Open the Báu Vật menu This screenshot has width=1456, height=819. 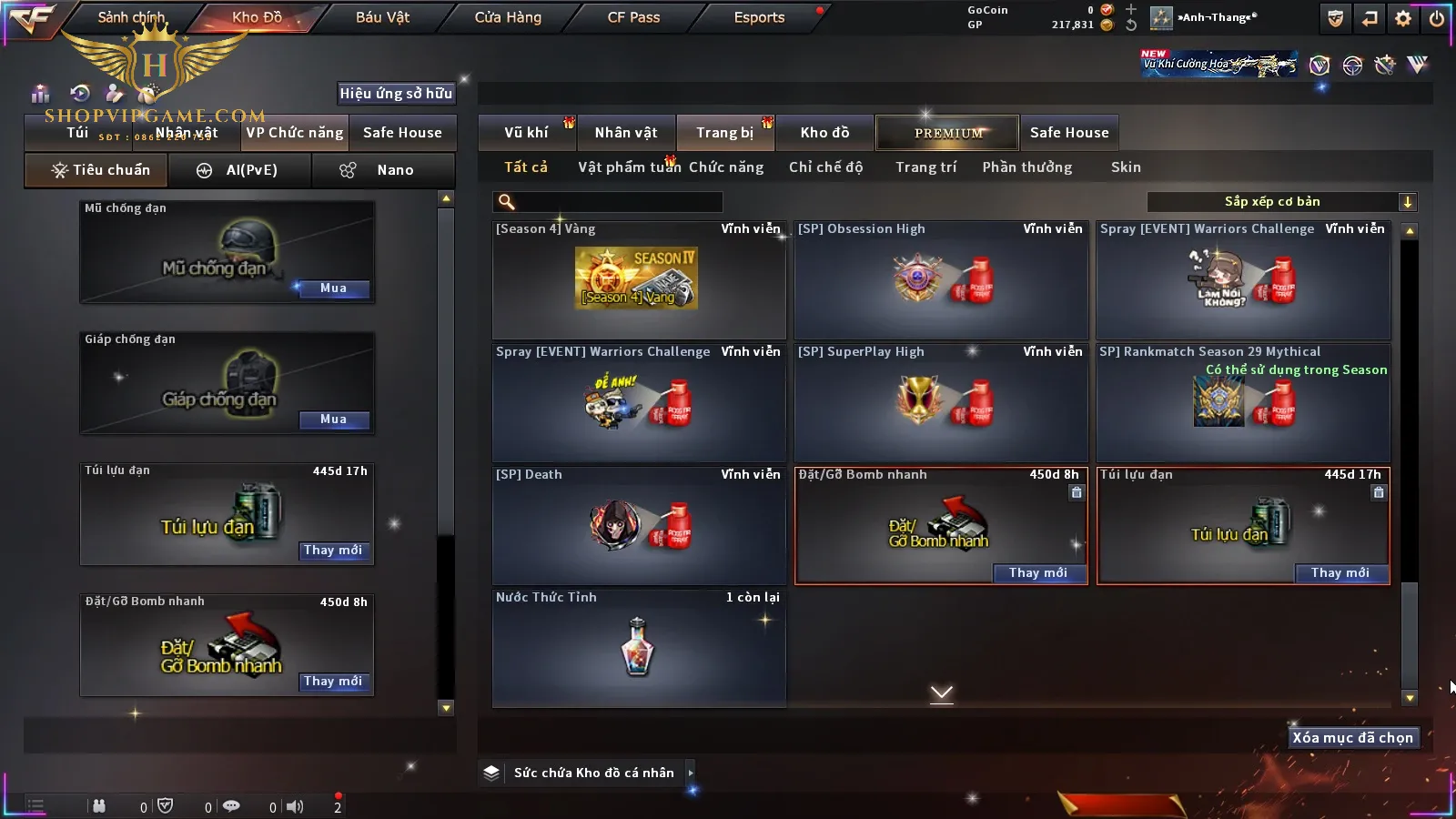pos(382,17)
